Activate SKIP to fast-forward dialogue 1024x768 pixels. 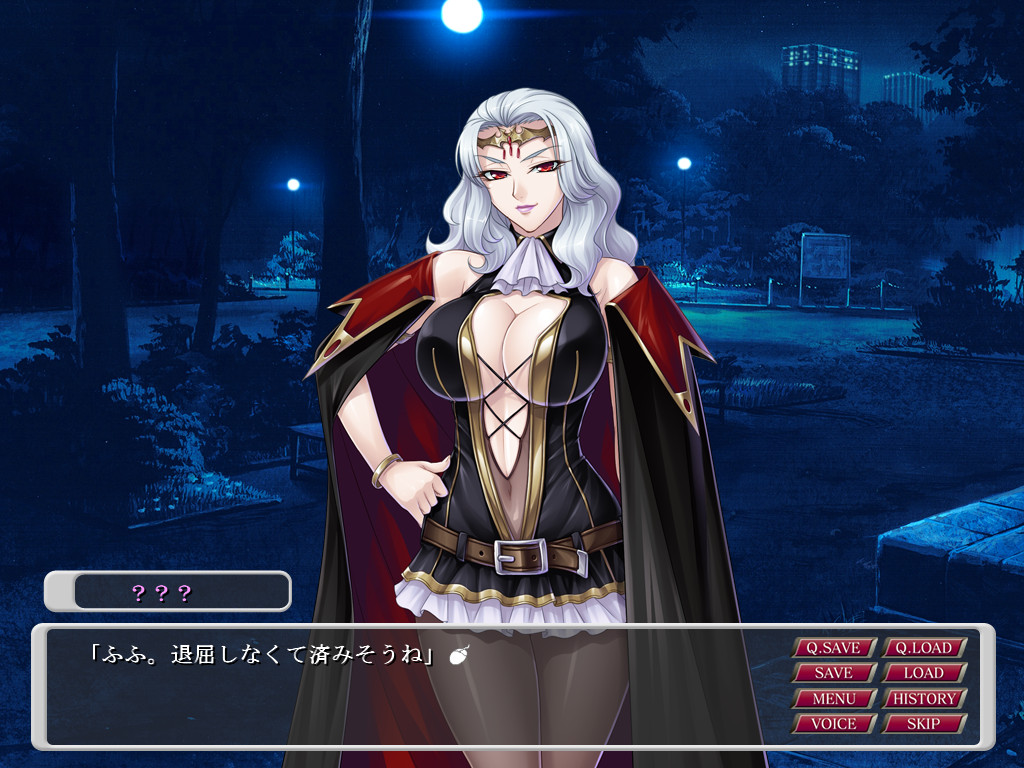tap(923, 723)
